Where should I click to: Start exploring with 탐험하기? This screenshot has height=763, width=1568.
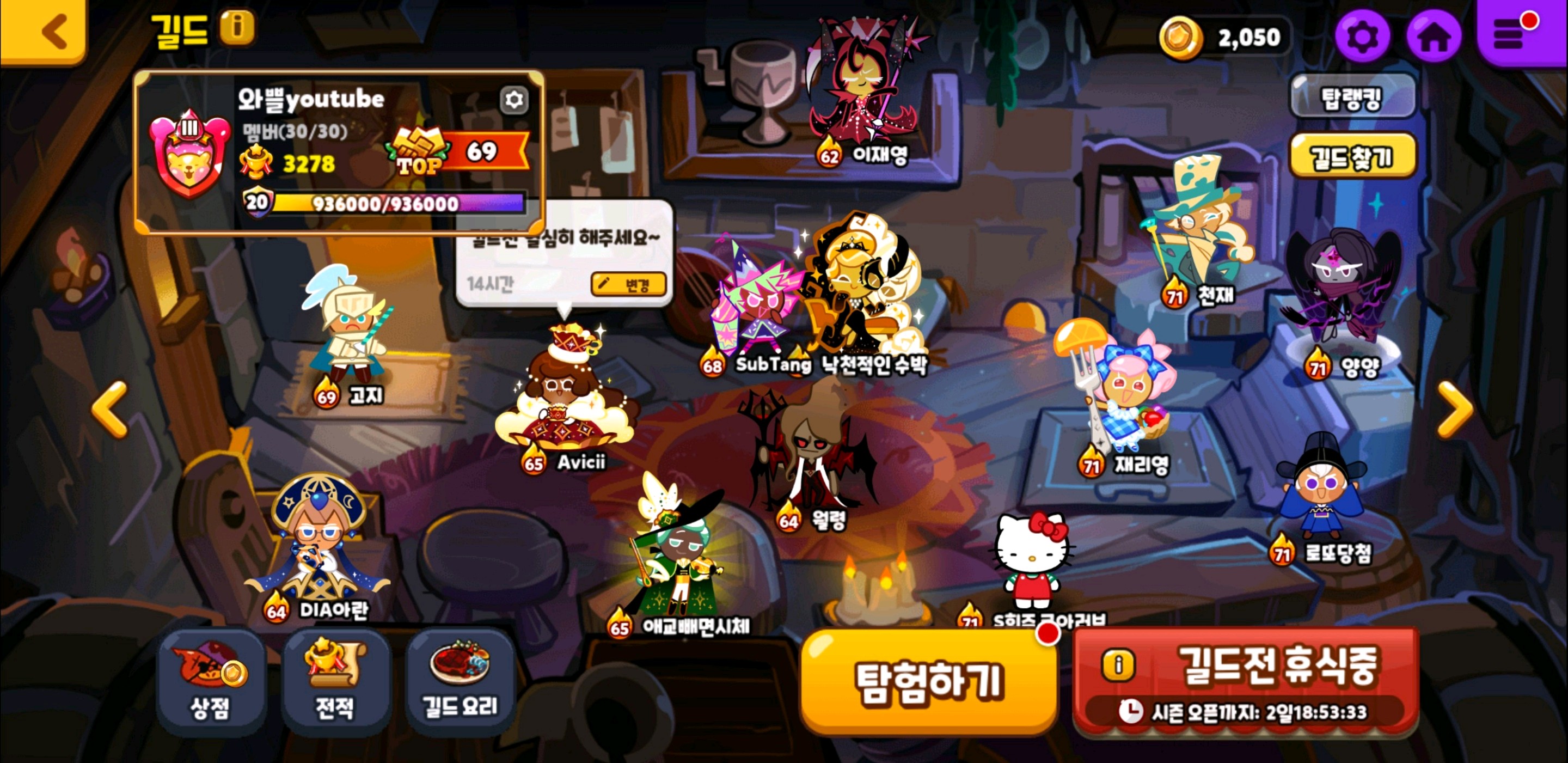(928, 681)
